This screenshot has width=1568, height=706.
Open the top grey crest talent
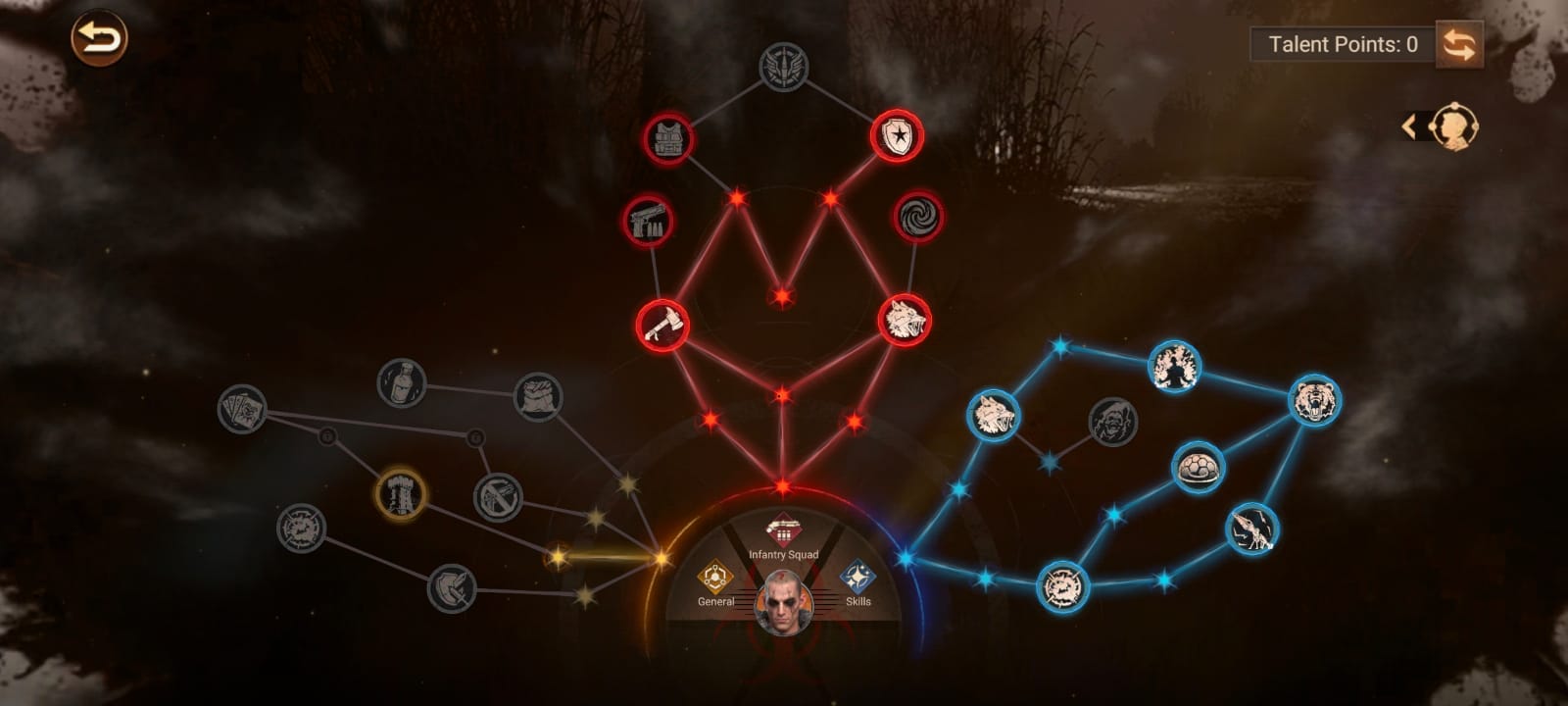784,68
